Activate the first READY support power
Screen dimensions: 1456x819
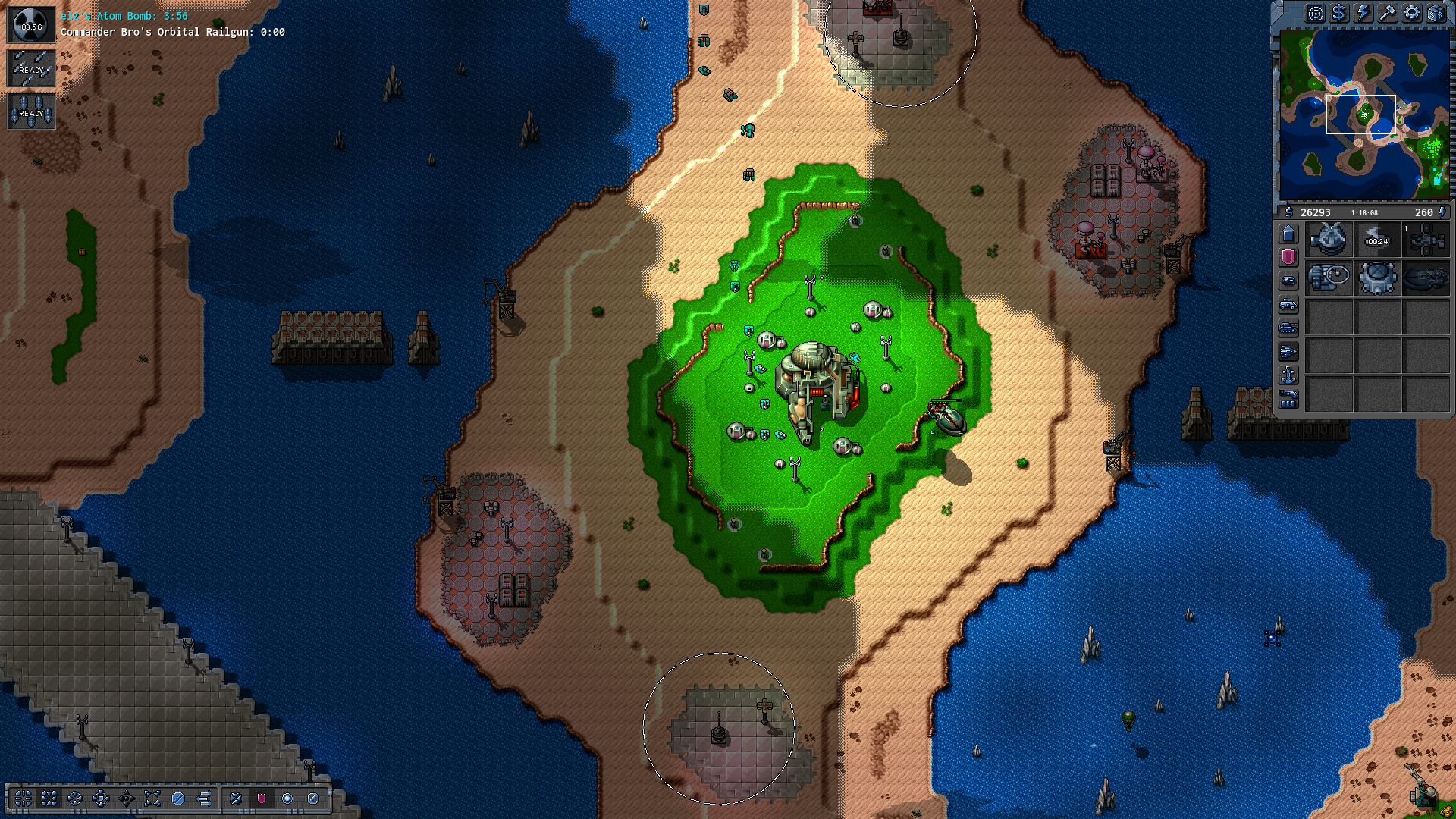pos(31,68)
